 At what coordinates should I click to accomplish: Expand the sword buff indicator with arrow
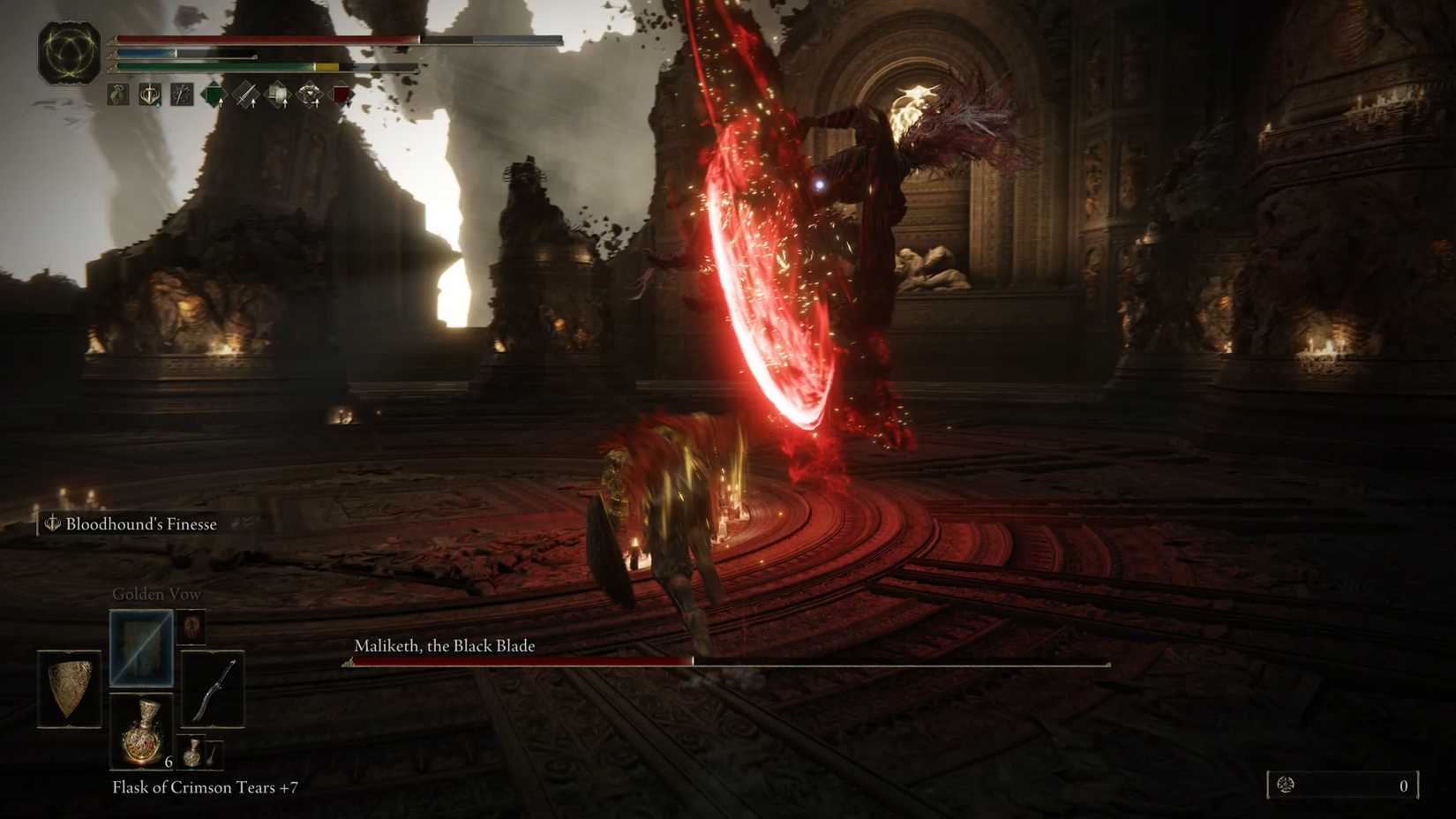click(x=245, y=94)
